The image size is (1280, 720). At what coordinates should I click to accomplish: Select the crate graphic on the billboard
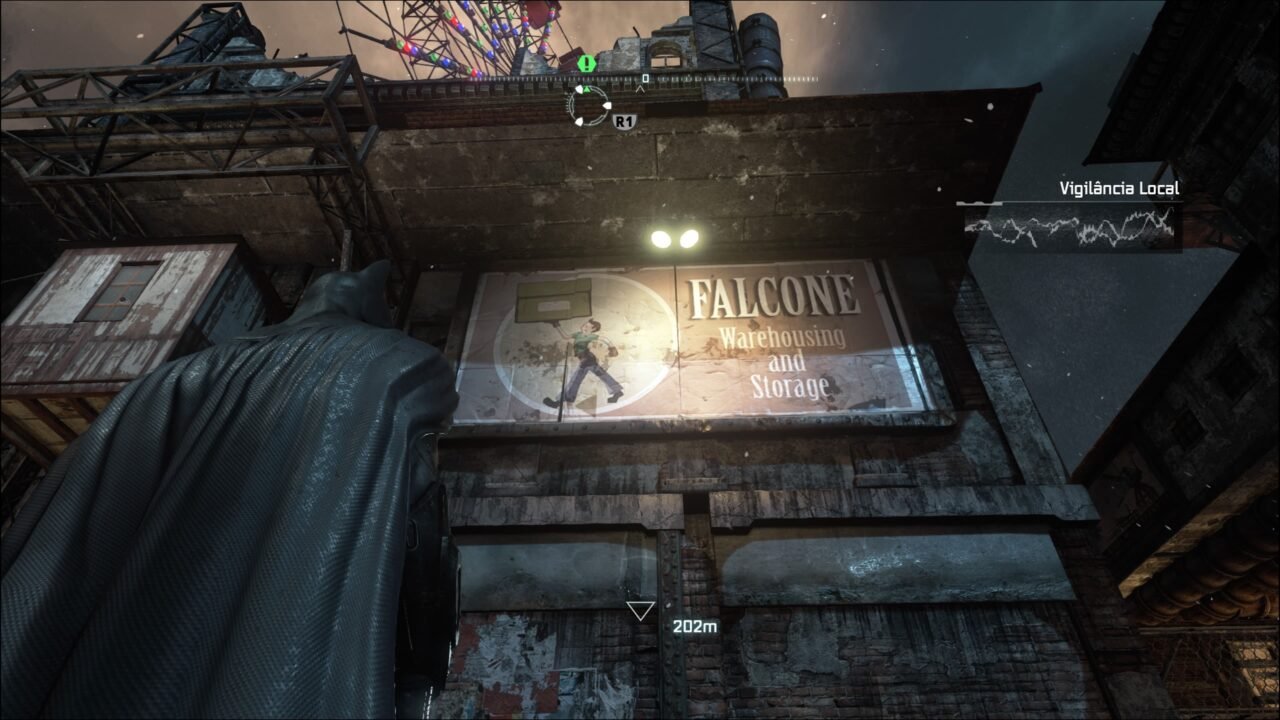(x=552, y=300)
